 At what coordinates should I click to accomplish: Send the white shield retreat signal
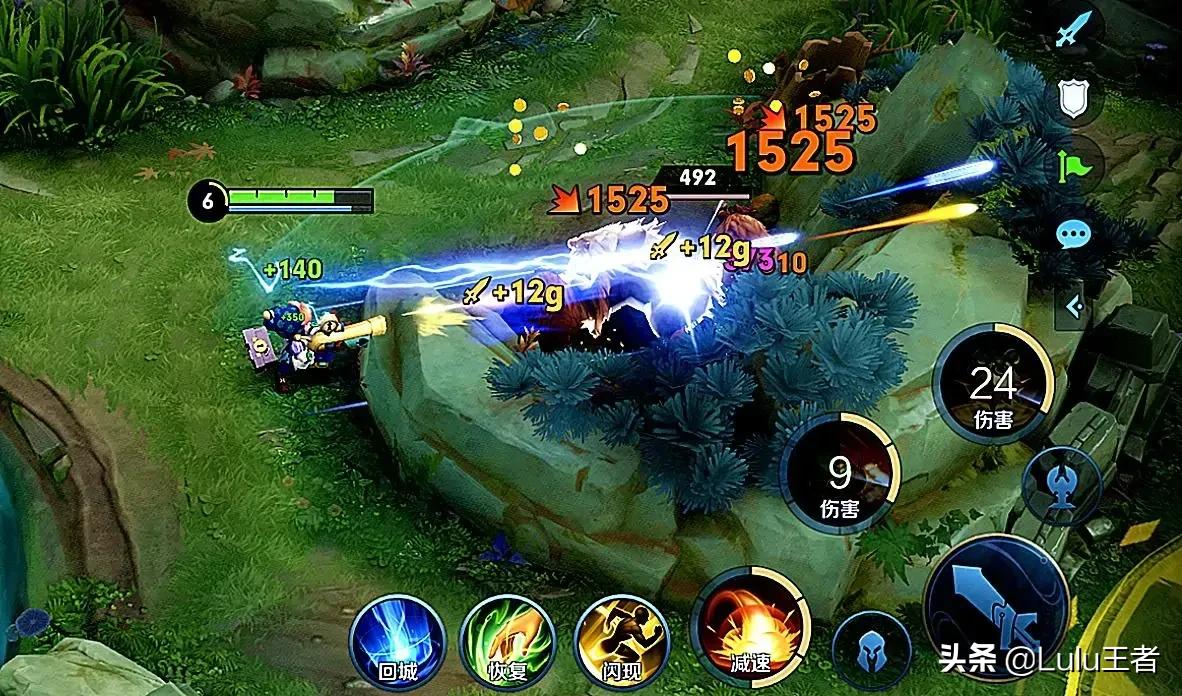[x=1073, y=98]
